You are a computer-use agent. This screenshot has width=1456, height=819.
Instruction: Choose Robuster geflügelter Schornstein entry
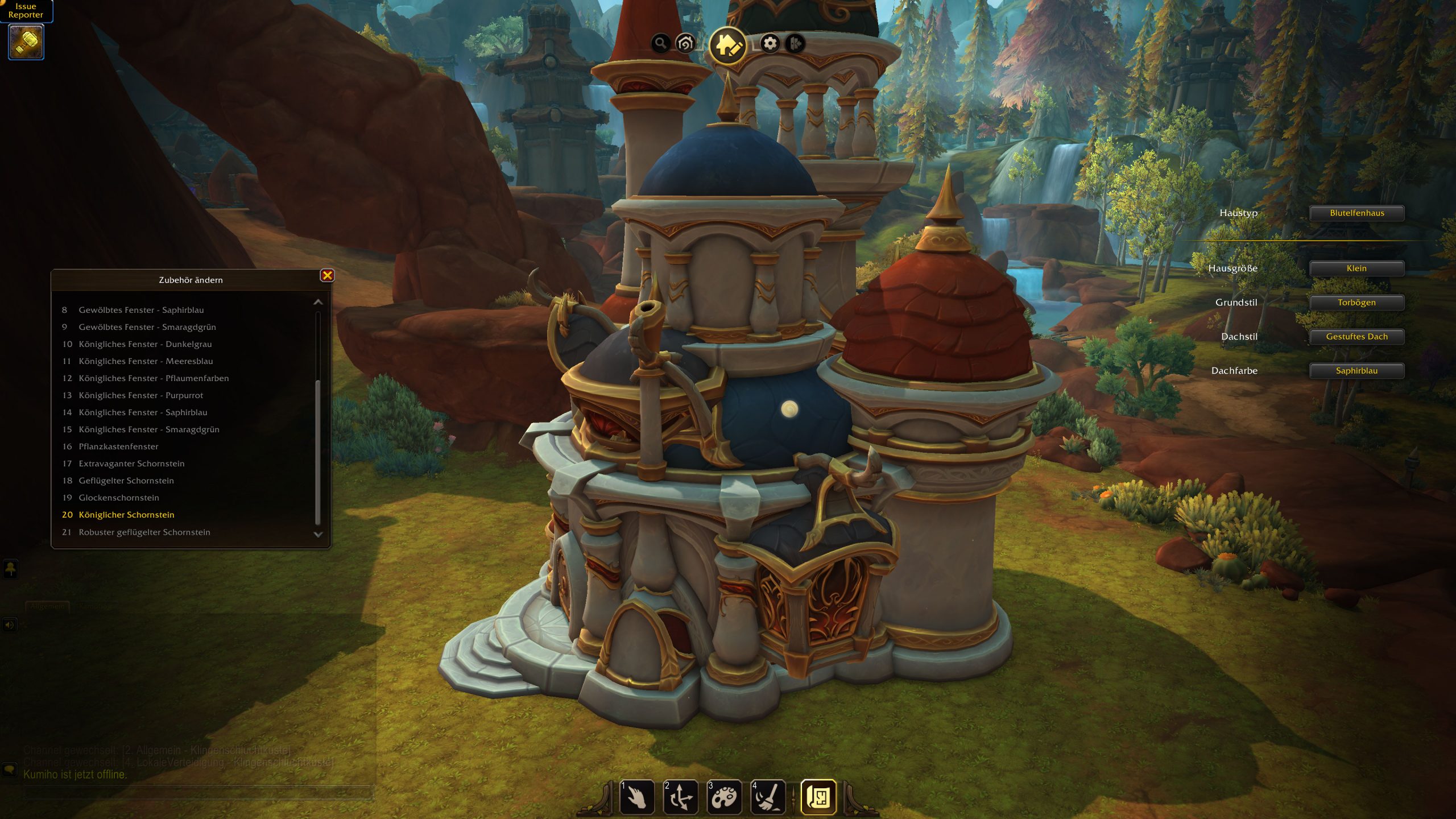144,532
